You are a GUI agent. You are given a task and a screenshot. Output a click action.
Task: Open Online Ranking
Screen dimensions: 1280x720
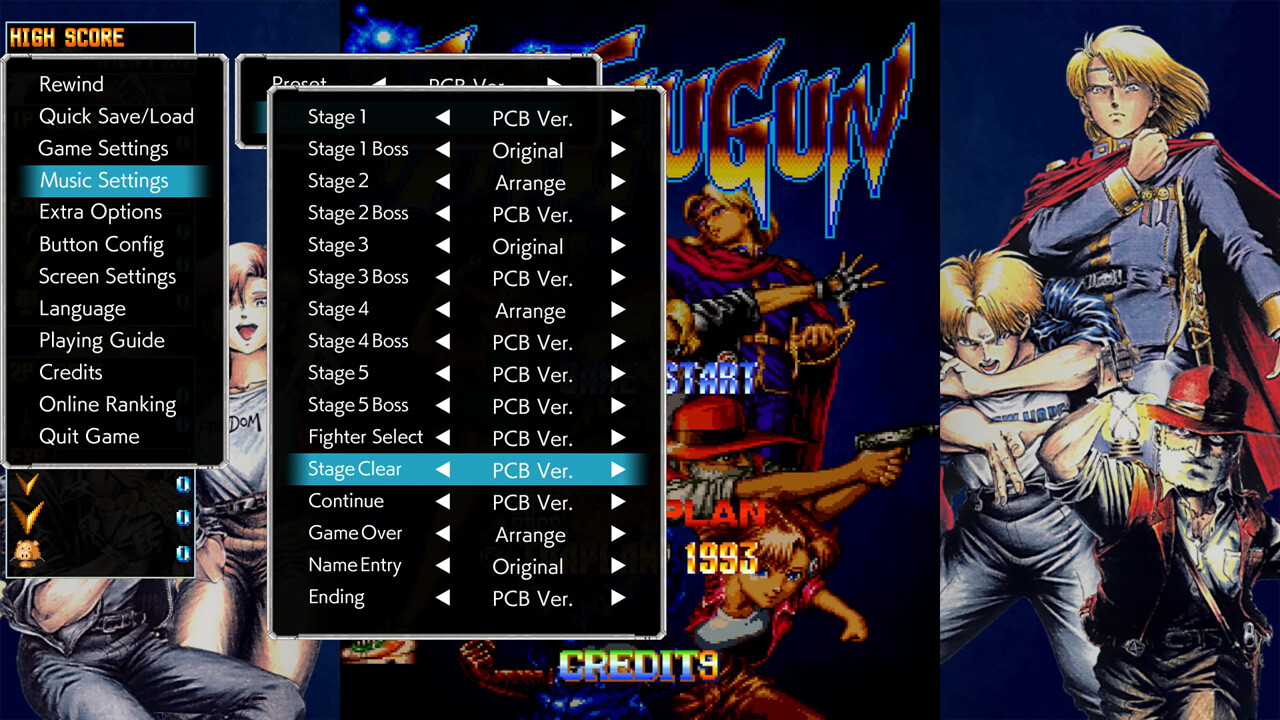coord(107,404)
